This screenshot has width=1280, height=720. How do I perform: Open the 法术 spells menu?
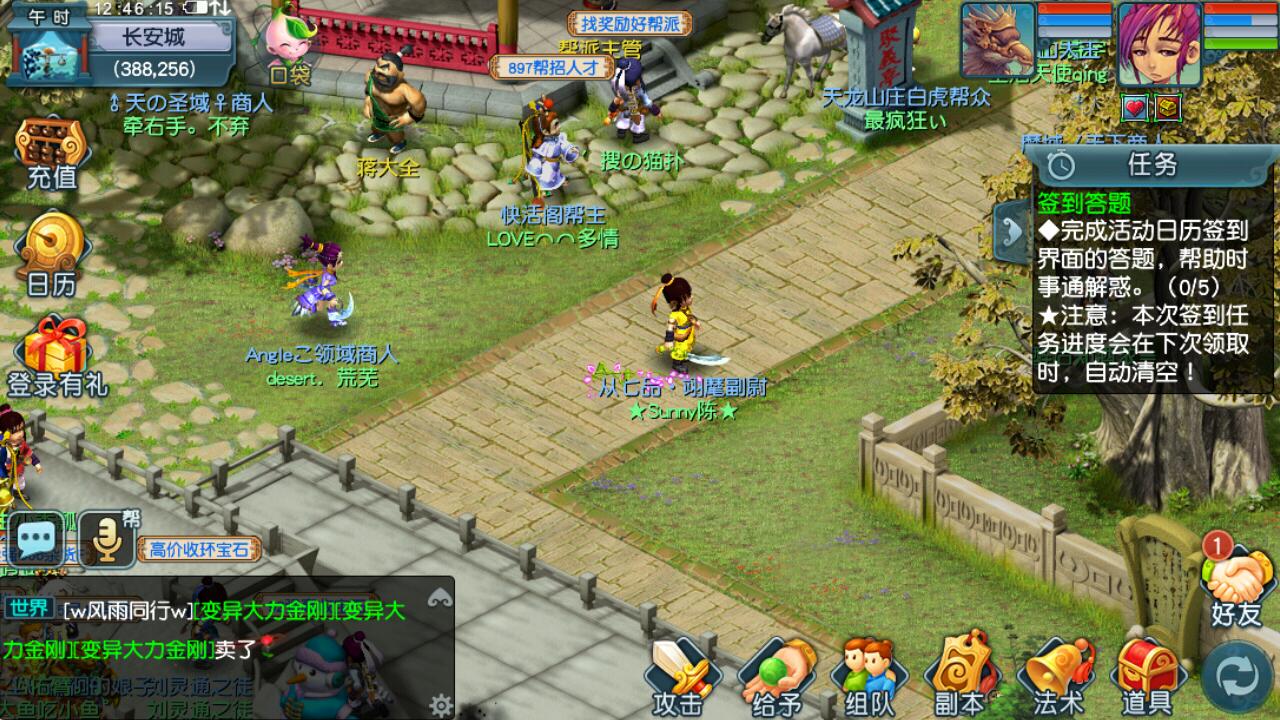pos(1057,677)
